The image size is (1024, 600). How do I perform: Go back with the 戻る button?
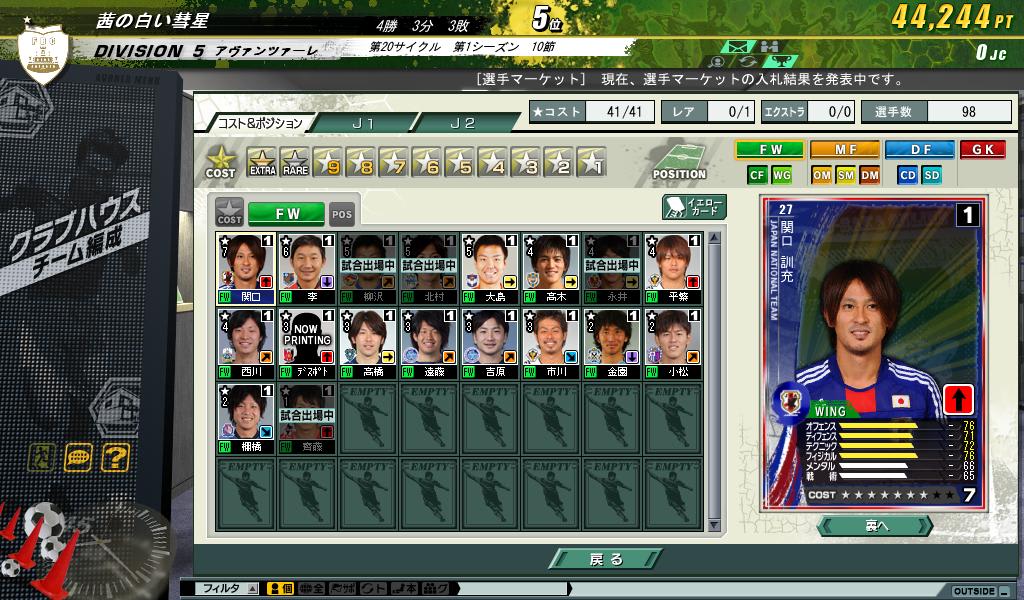pos(606,559)
